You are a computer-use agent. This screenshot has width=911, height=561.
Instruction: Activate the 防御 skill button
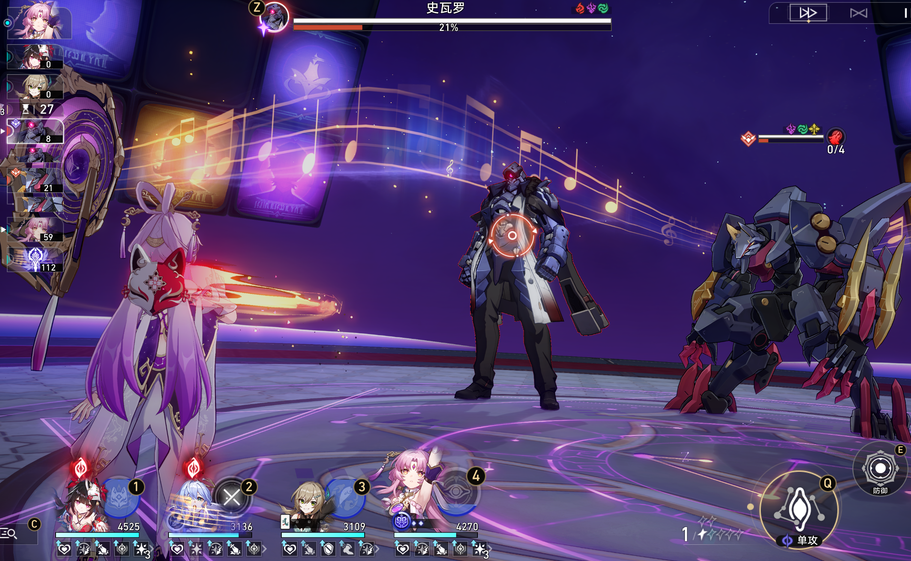(879, 468)
